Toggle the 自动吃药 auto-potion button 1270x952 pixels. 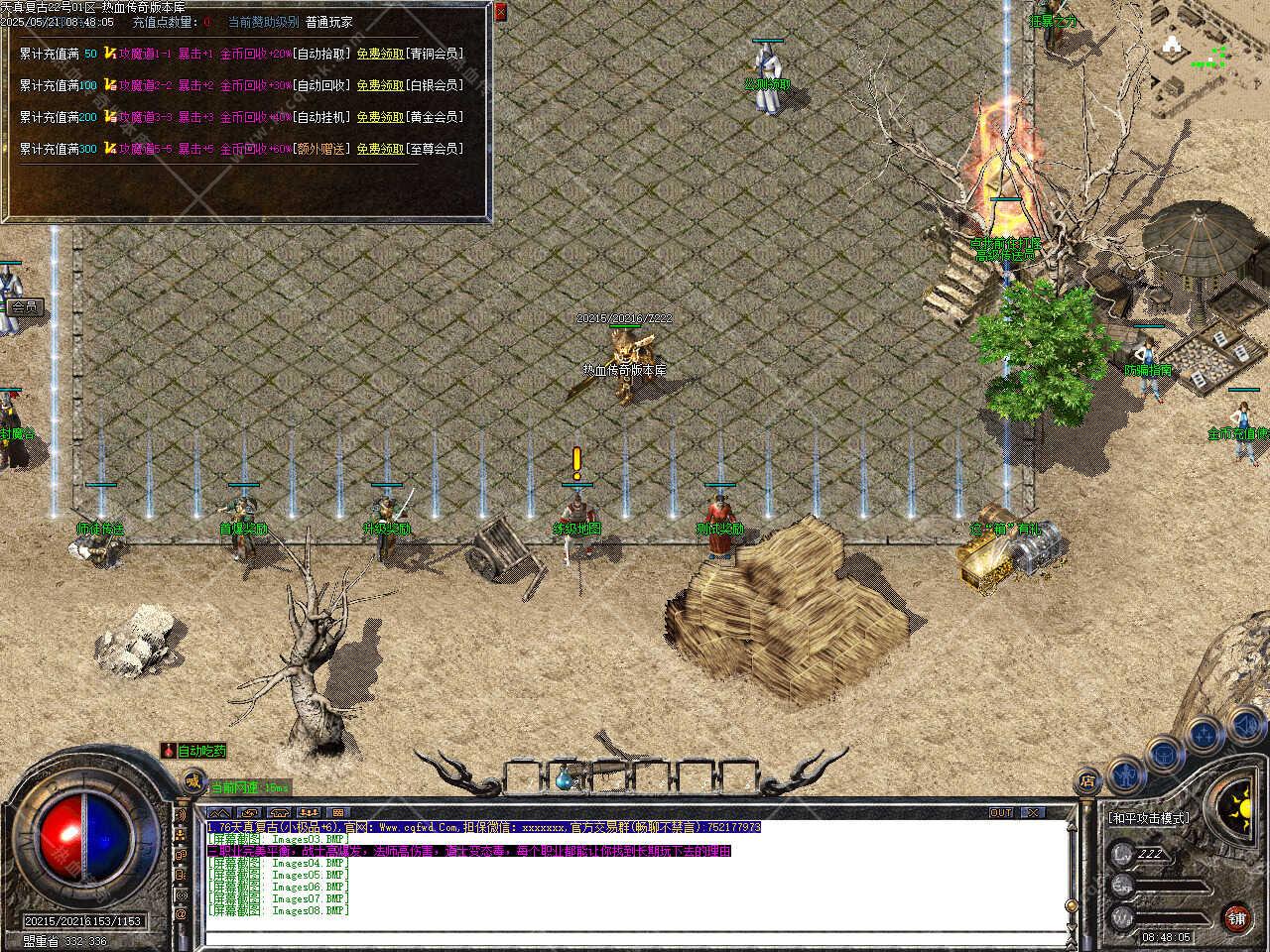coord(195,751)
